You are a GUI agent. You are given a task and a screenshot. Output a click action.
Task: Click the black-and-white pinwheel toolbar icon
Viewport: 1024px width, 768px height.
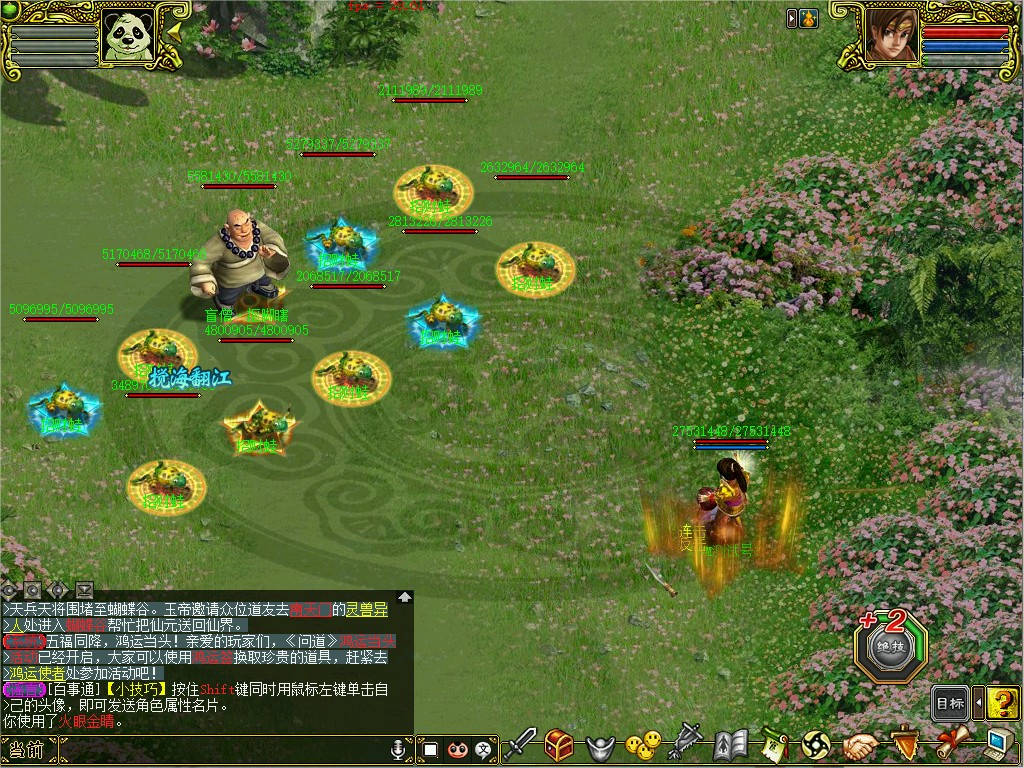pyautogui.click(x=816, y=745)
